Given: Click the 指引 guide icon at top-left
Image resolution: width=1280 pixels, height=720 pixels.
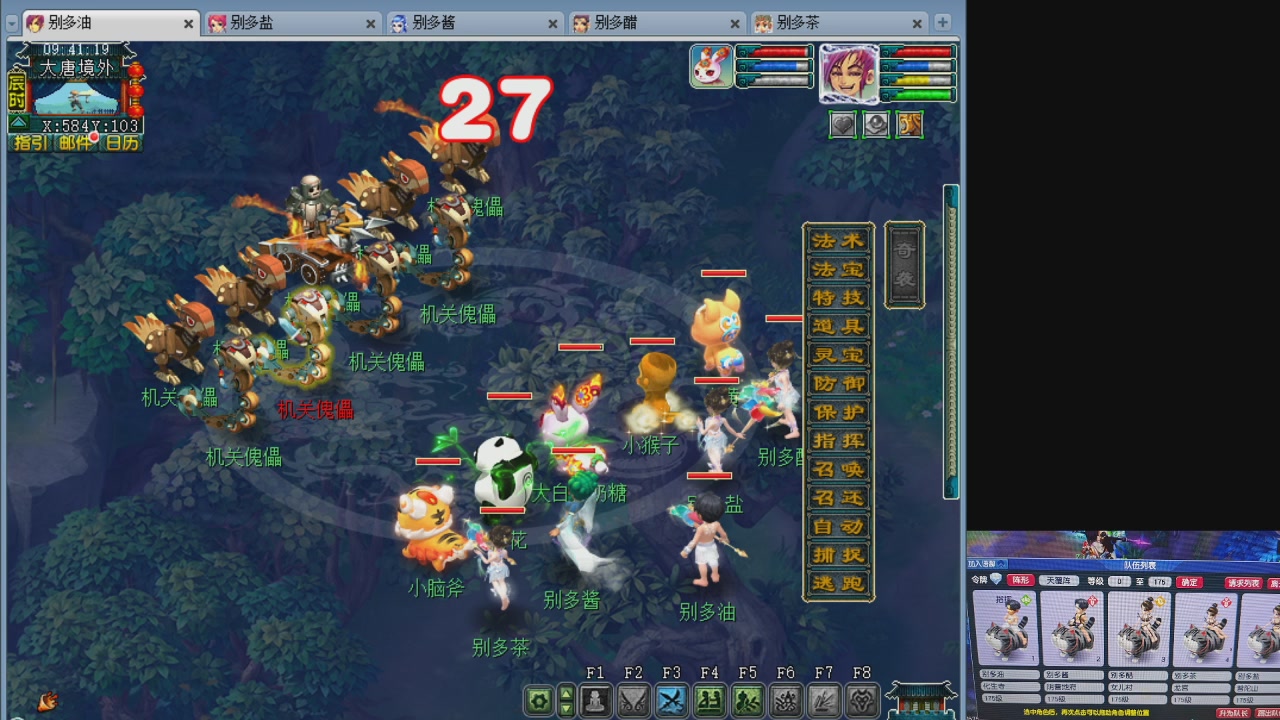Looking at the screenshot, I should [x=30, y=144].
